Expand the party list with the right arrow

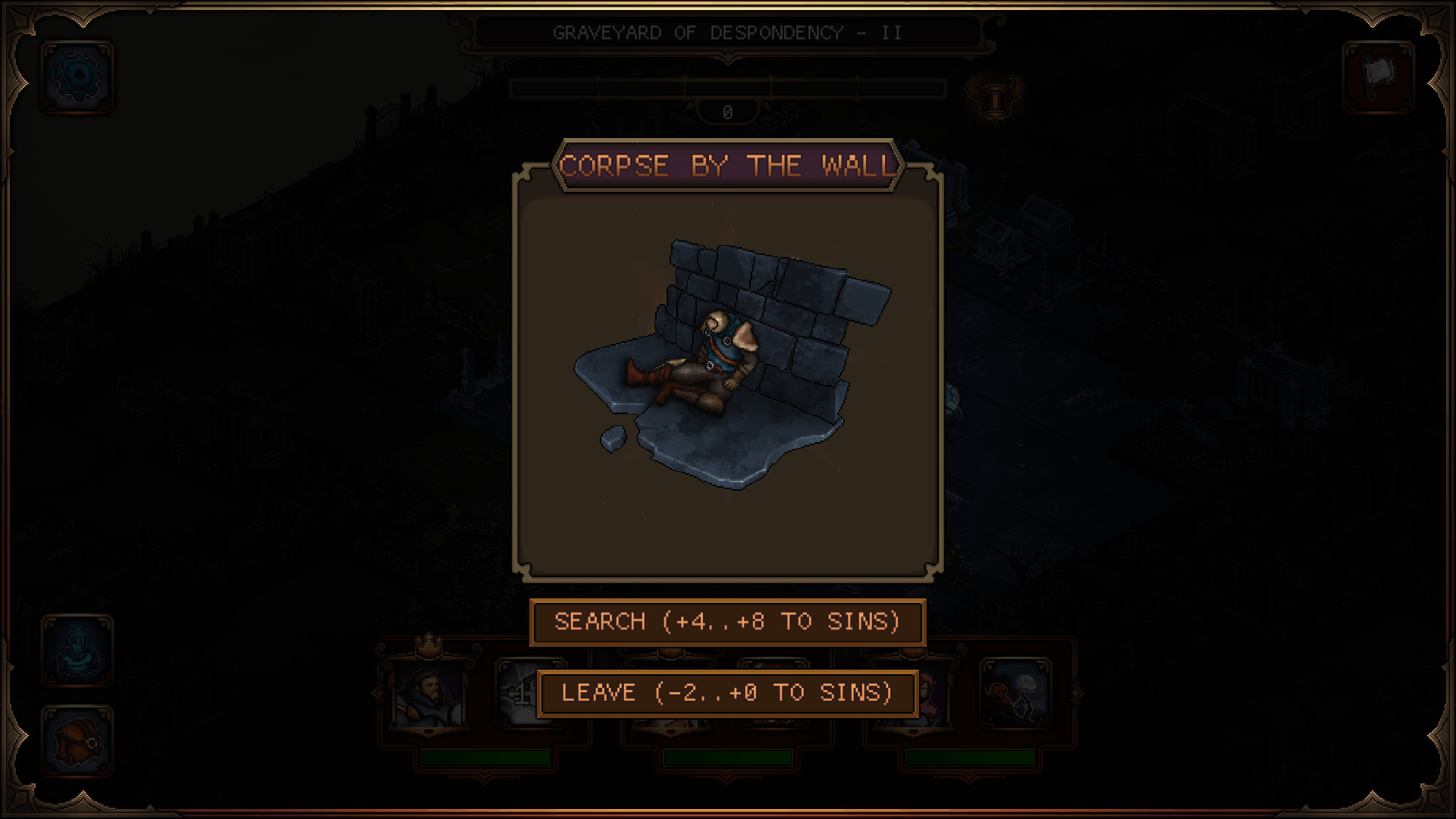(x=1077, y=694)
